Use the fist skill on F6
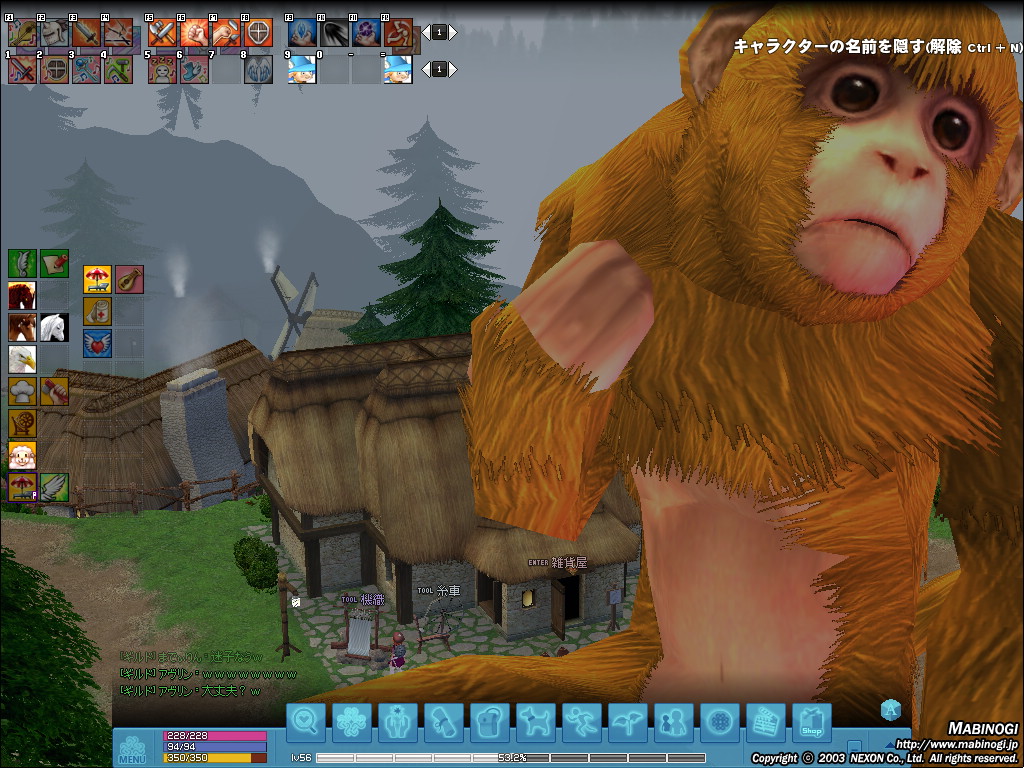 [194, 33]
